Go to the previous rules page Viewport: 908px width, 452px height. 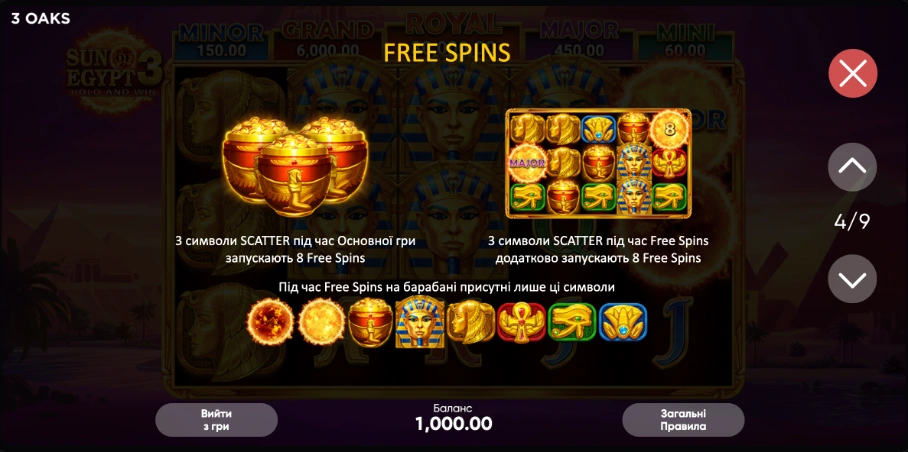(852, 167)
